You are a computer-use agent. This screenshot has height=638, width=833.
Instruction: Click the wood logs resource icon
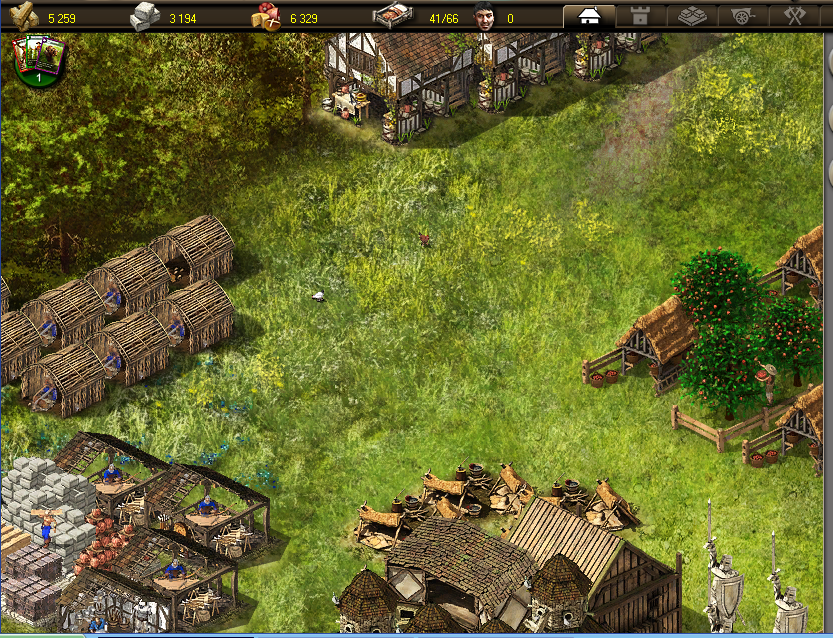point(24,17)
